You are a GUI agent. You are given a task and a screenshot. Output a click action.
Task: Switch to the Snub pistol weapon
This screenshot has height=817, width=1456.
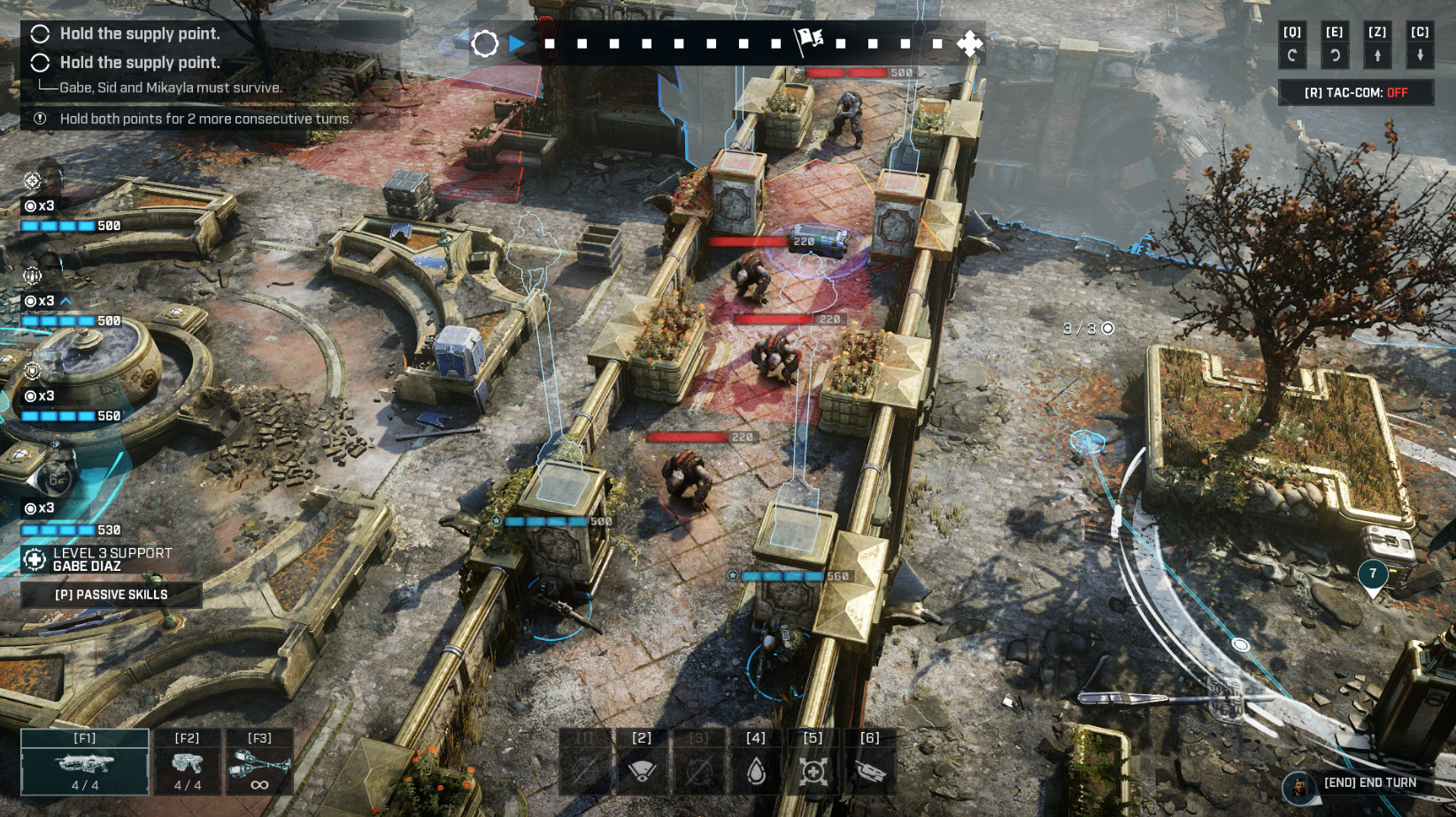[x=187, y=762]
